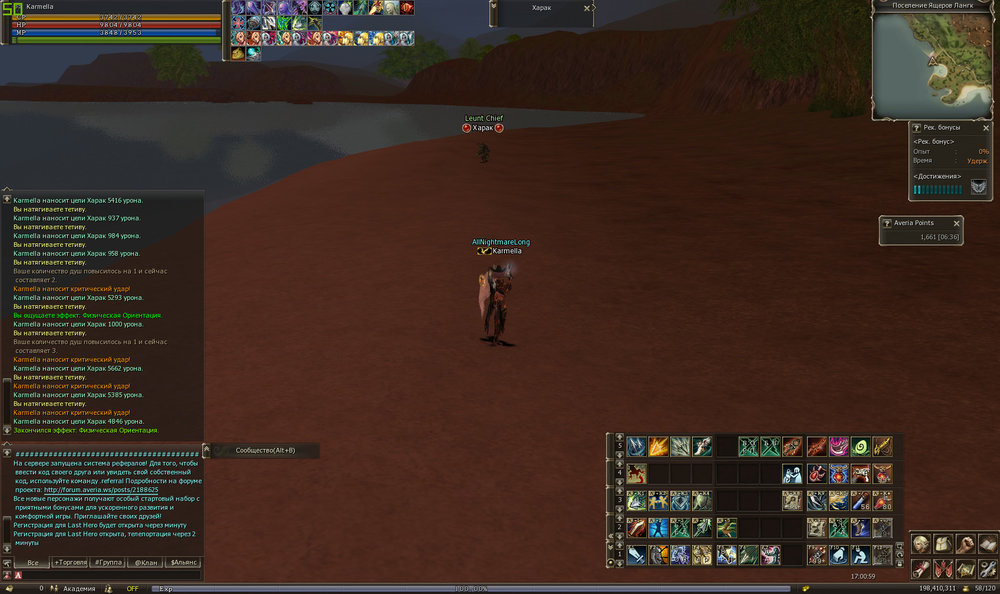Open the character status elf portrait icon
Image resolution: width=1000 pixels, height=594 pixels.
click(921, 544)
